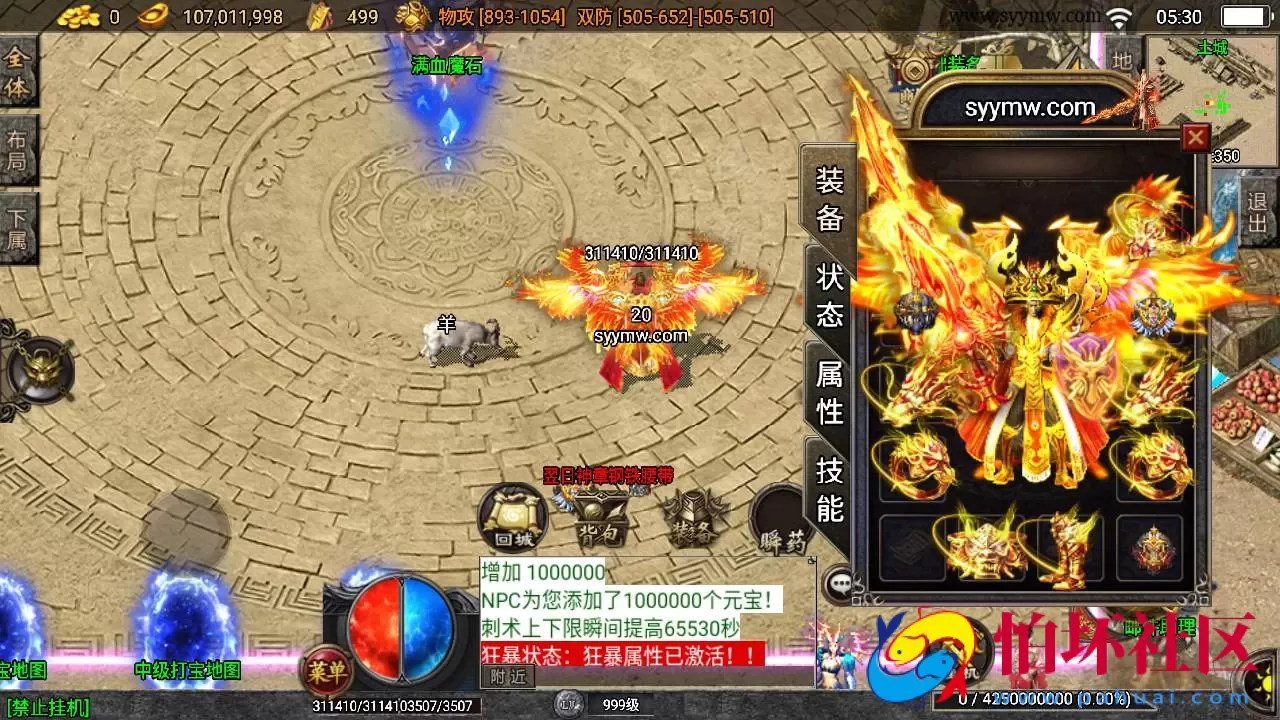Switch to the 技能 skills tab
1280x720 pixels.
click(830, 490)
